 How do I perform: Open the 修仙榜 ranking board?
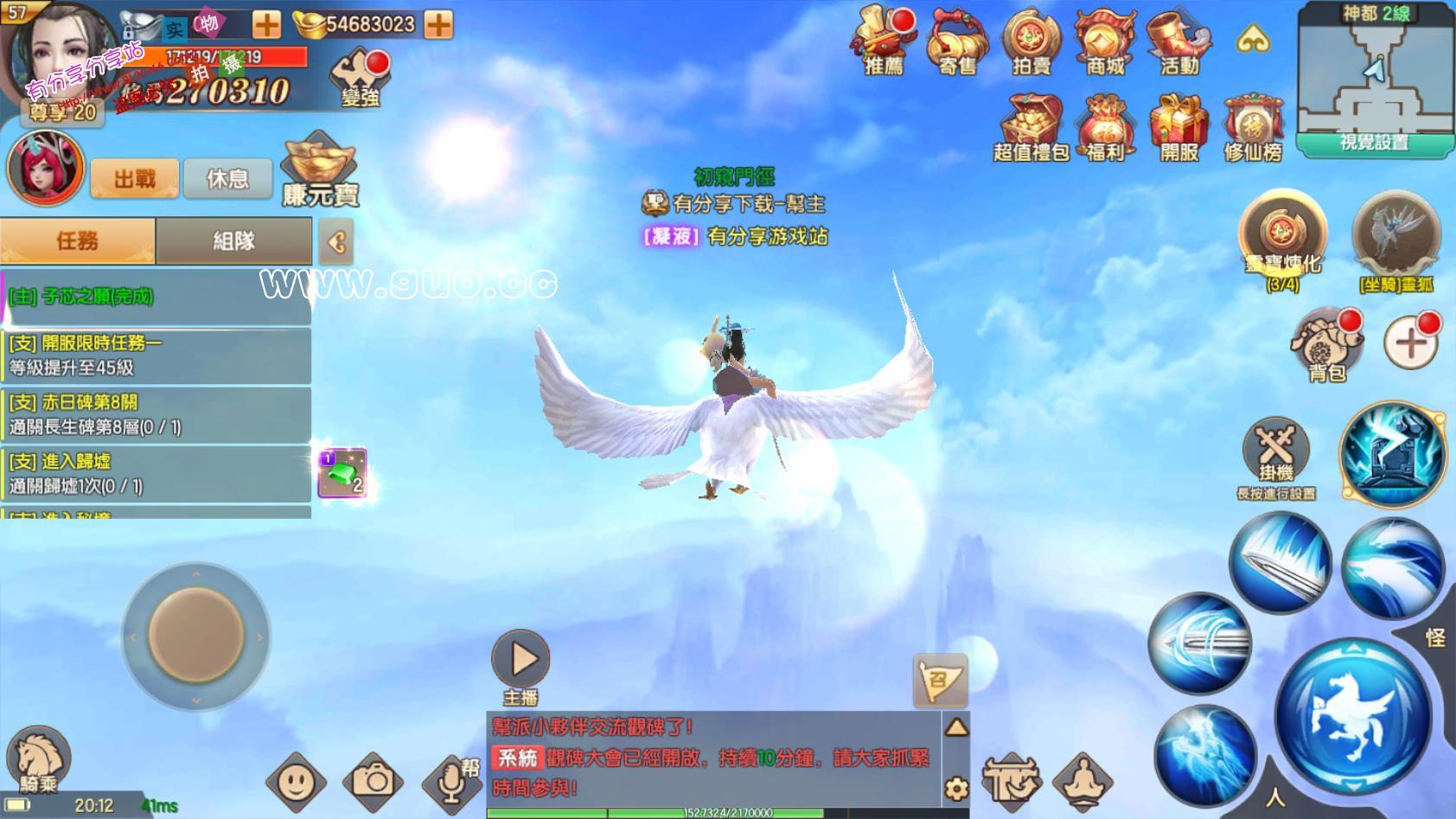point(1252,128)
